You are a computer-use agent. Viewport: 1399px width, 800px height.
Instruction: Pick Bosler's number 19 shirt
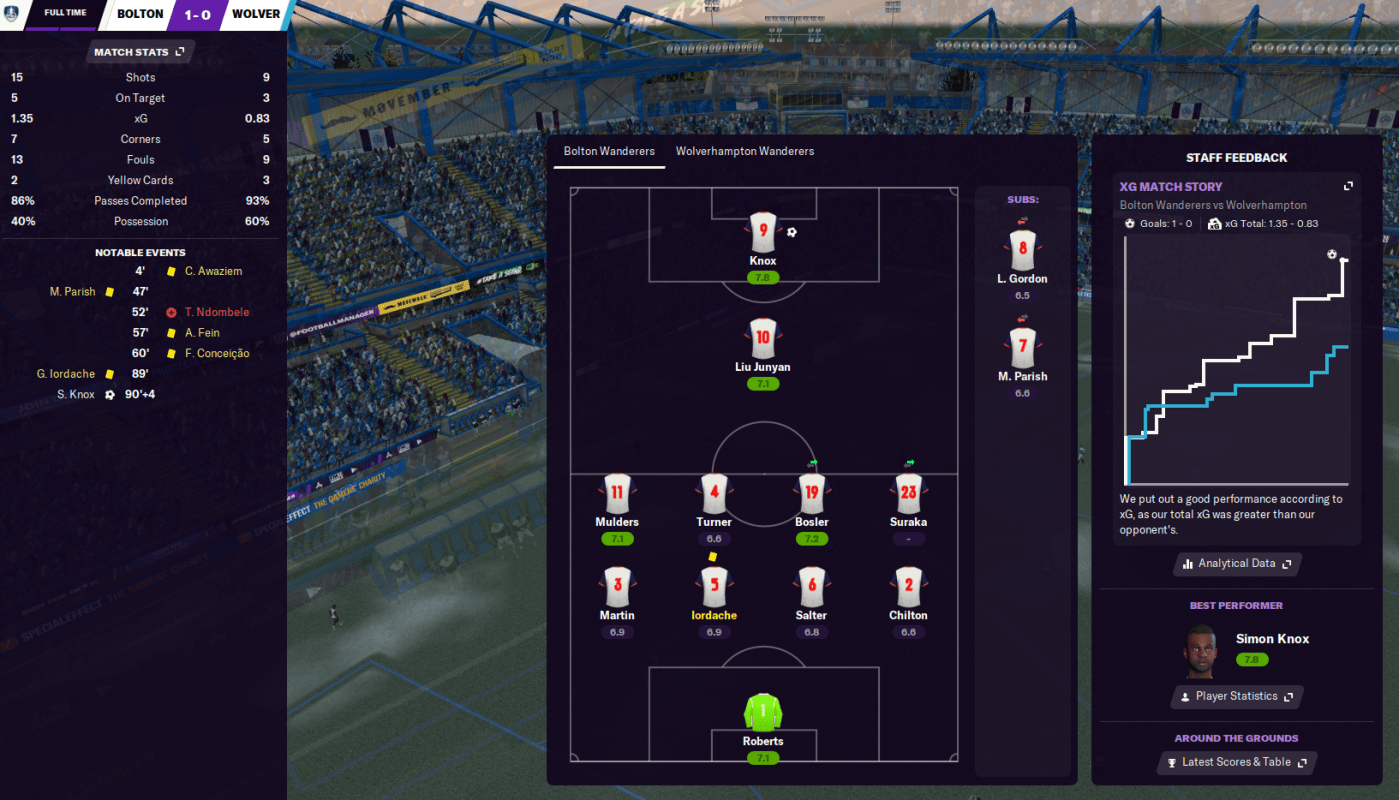coord(811,492)
